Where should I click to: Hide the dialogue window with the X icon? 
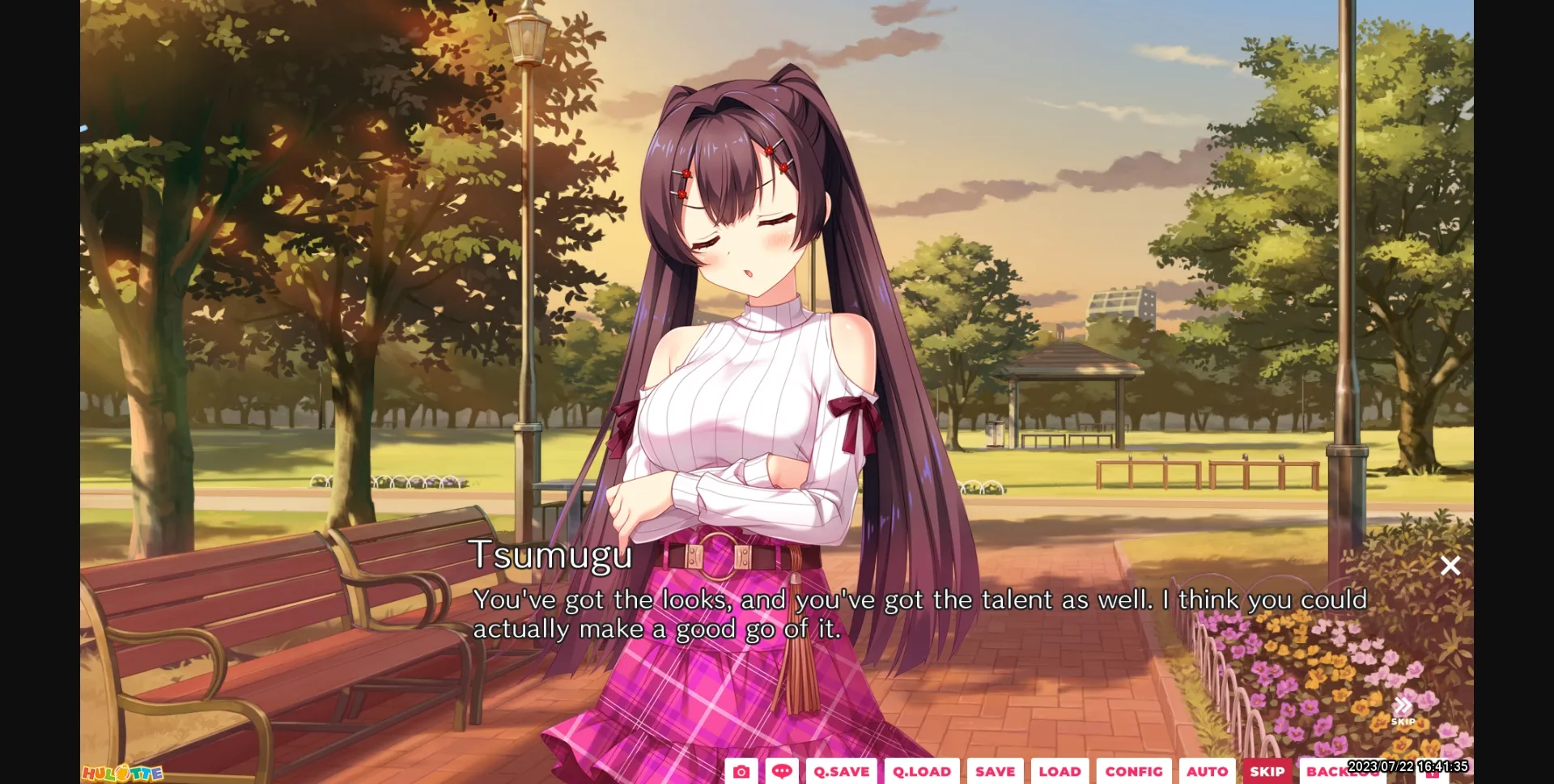click(1450, 566)
